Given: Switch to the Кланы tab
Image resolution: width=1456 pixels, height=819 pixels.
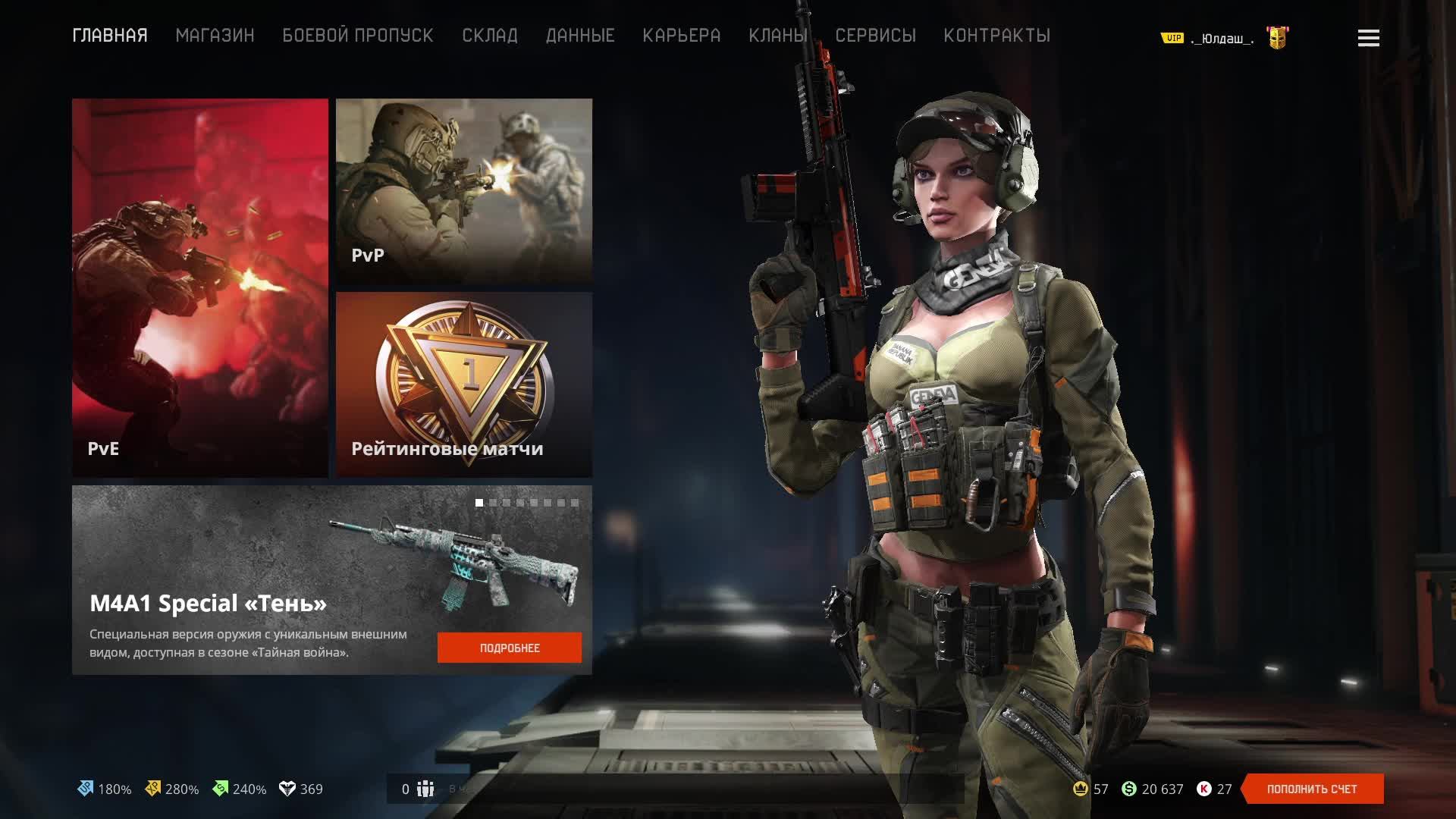Looking at the screenshot, I should pos(777,36).
